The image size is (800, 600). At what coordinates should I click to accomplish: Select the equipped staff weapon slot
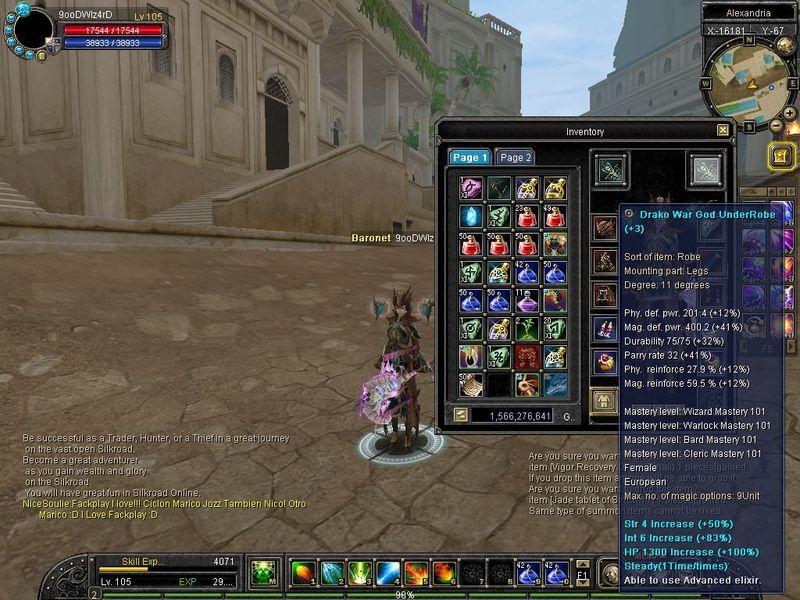pos(610,170)
